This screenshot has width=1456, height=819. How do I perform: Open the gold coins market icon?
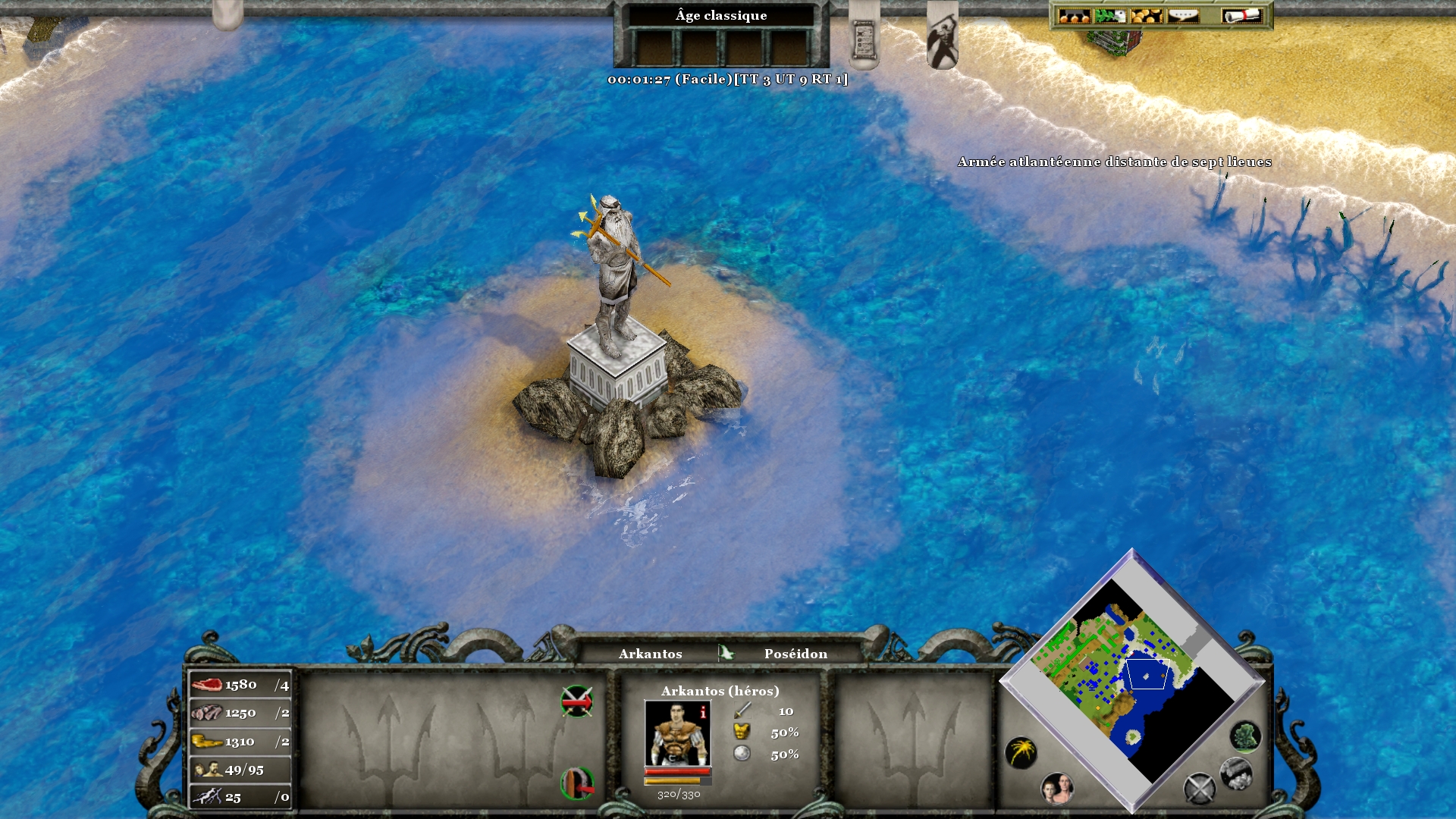[x=1146, y=16]
